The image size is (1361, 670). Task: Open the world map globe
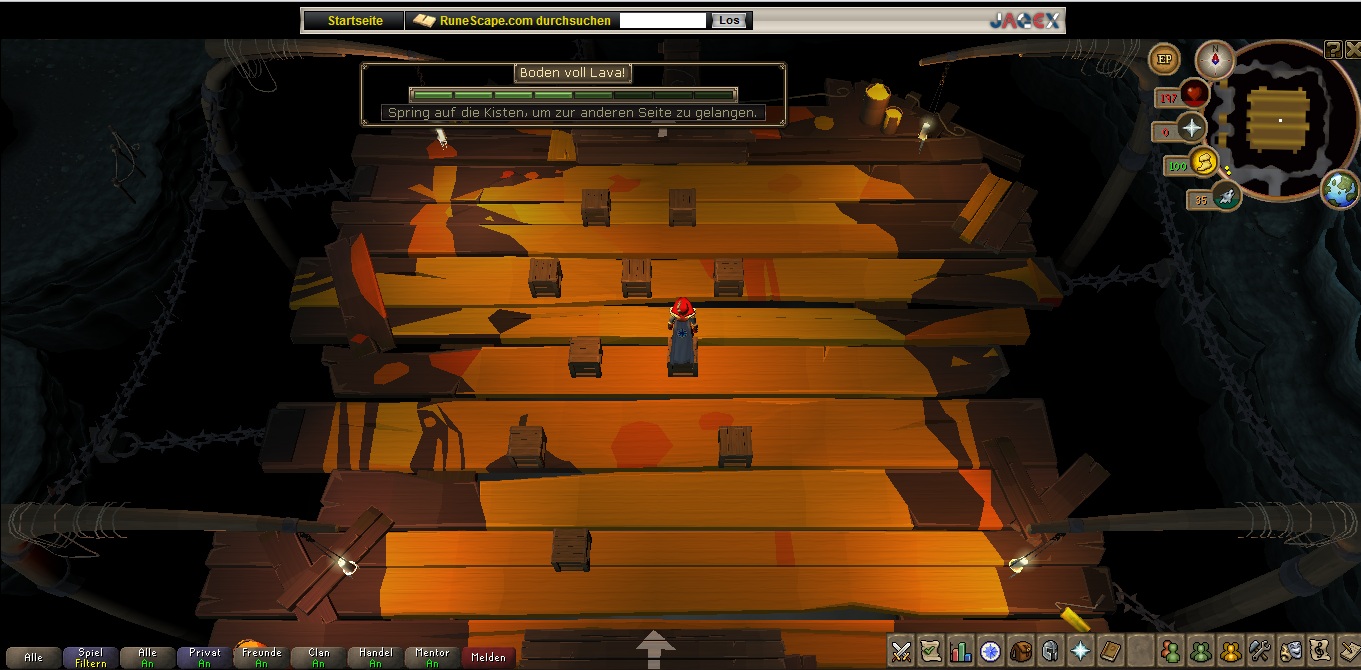coord(1339,189)
